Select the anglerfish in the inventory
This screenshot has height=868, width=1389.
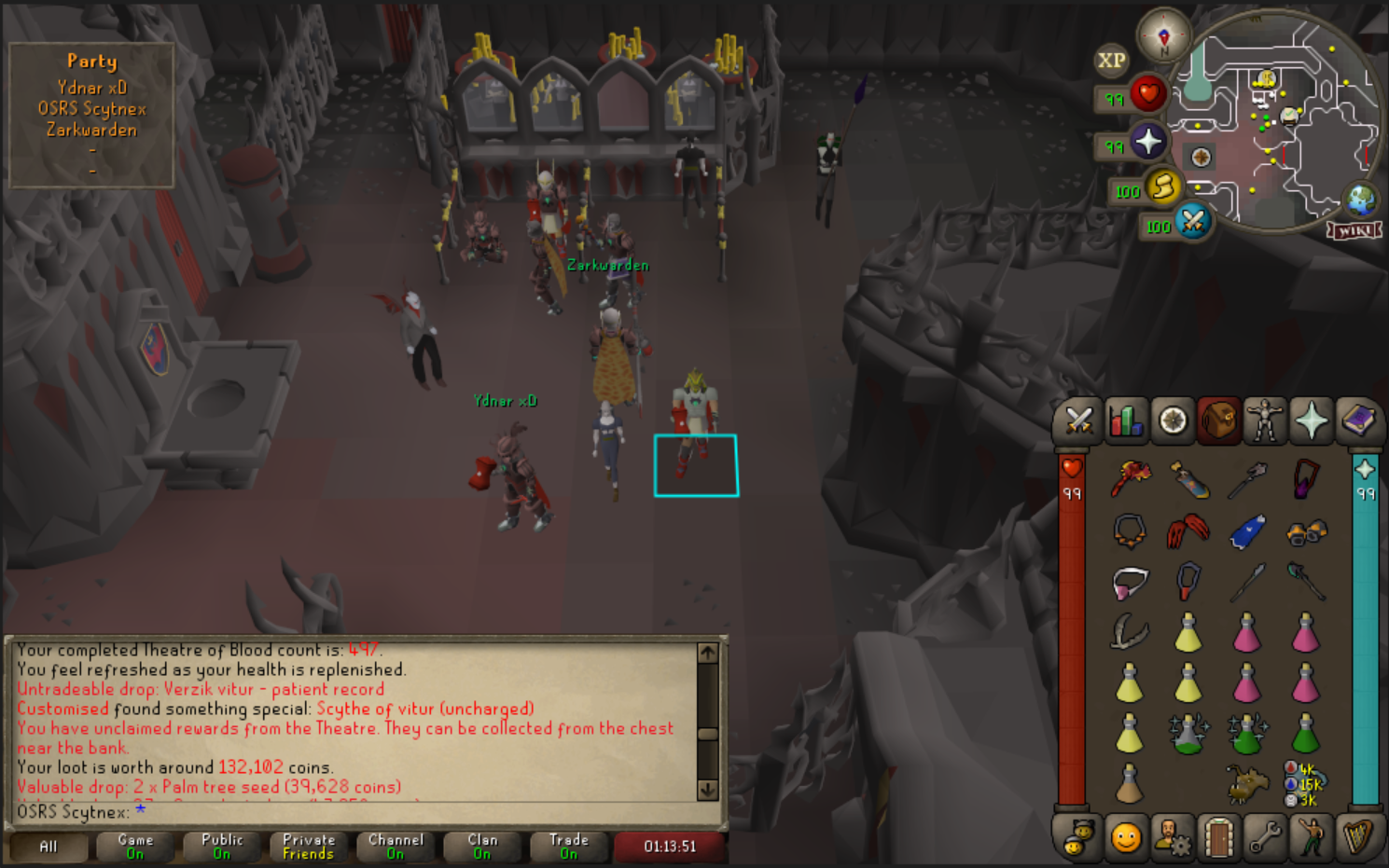[1246, 784]
